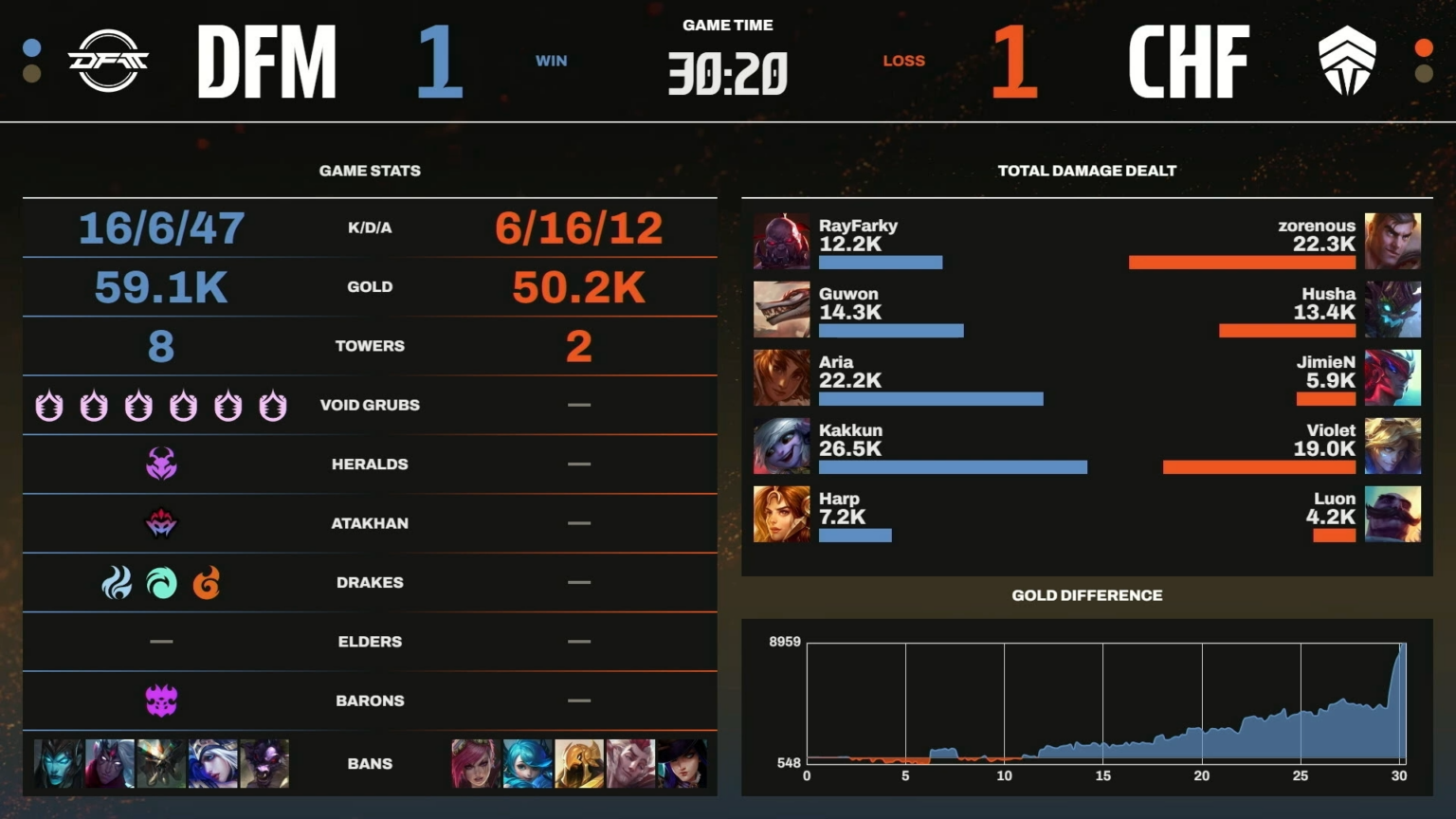Image resolution: width=1456 pixels, height=819 pixels.
Task: Click JimieN's champion portrait
Action: [x=1392, y=377]
